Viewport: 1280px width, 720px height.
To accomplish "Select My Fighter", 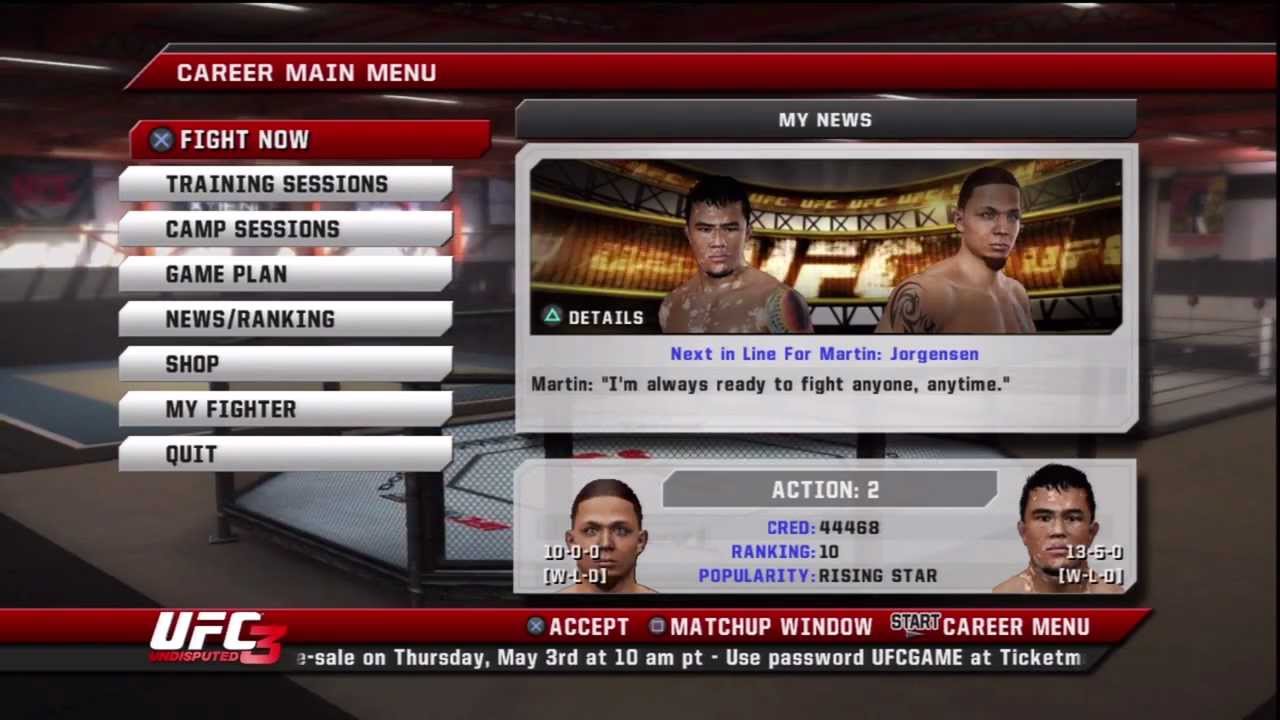I will pyautogui.click(x=285, y=409).
